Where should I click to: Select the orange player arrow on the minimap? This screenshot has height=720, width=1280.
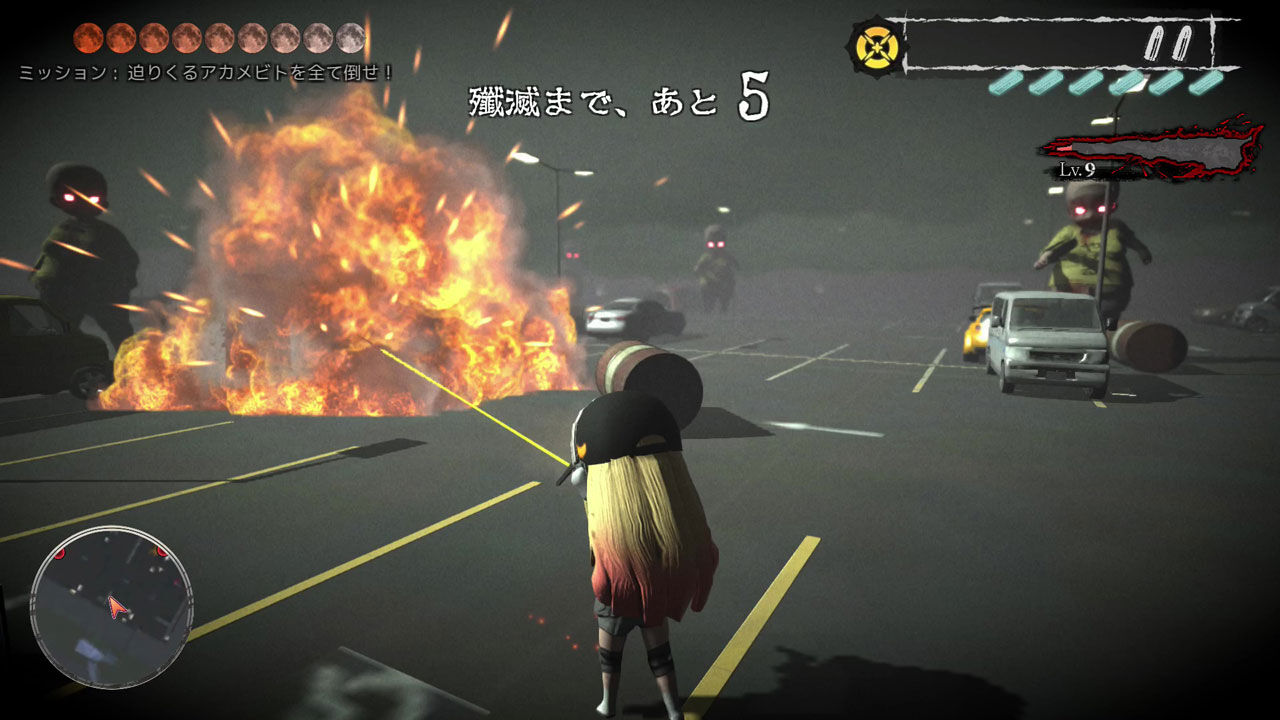pos(116,605)
